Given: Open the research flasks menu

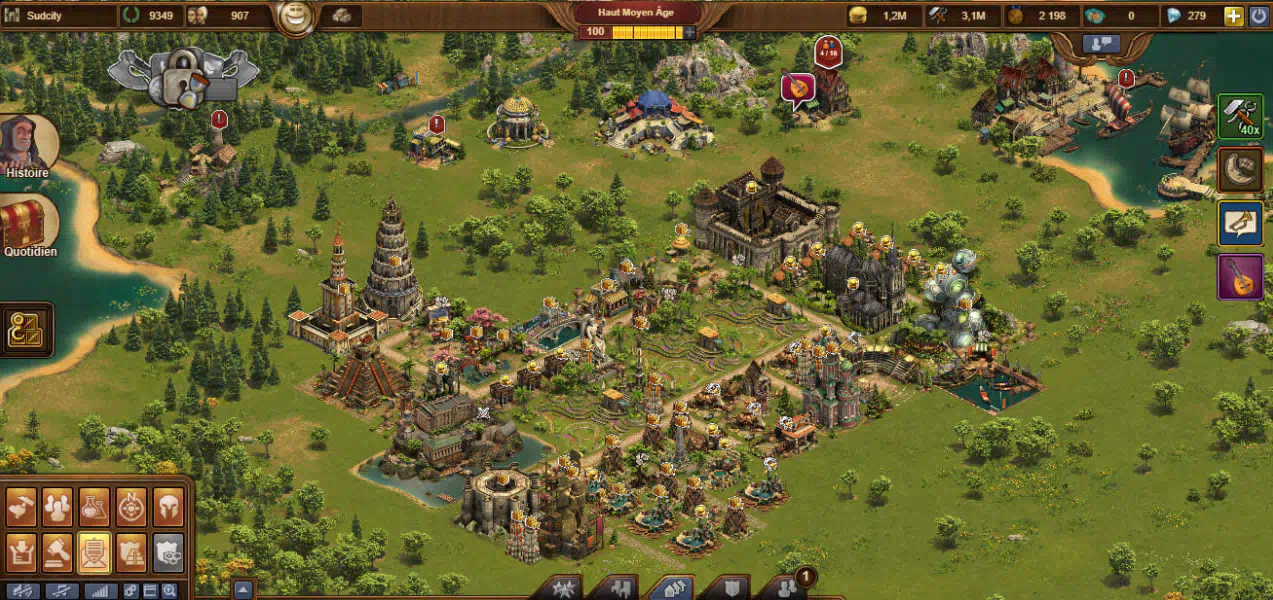Looking at the screenshot, I should (x=95, y=508).
